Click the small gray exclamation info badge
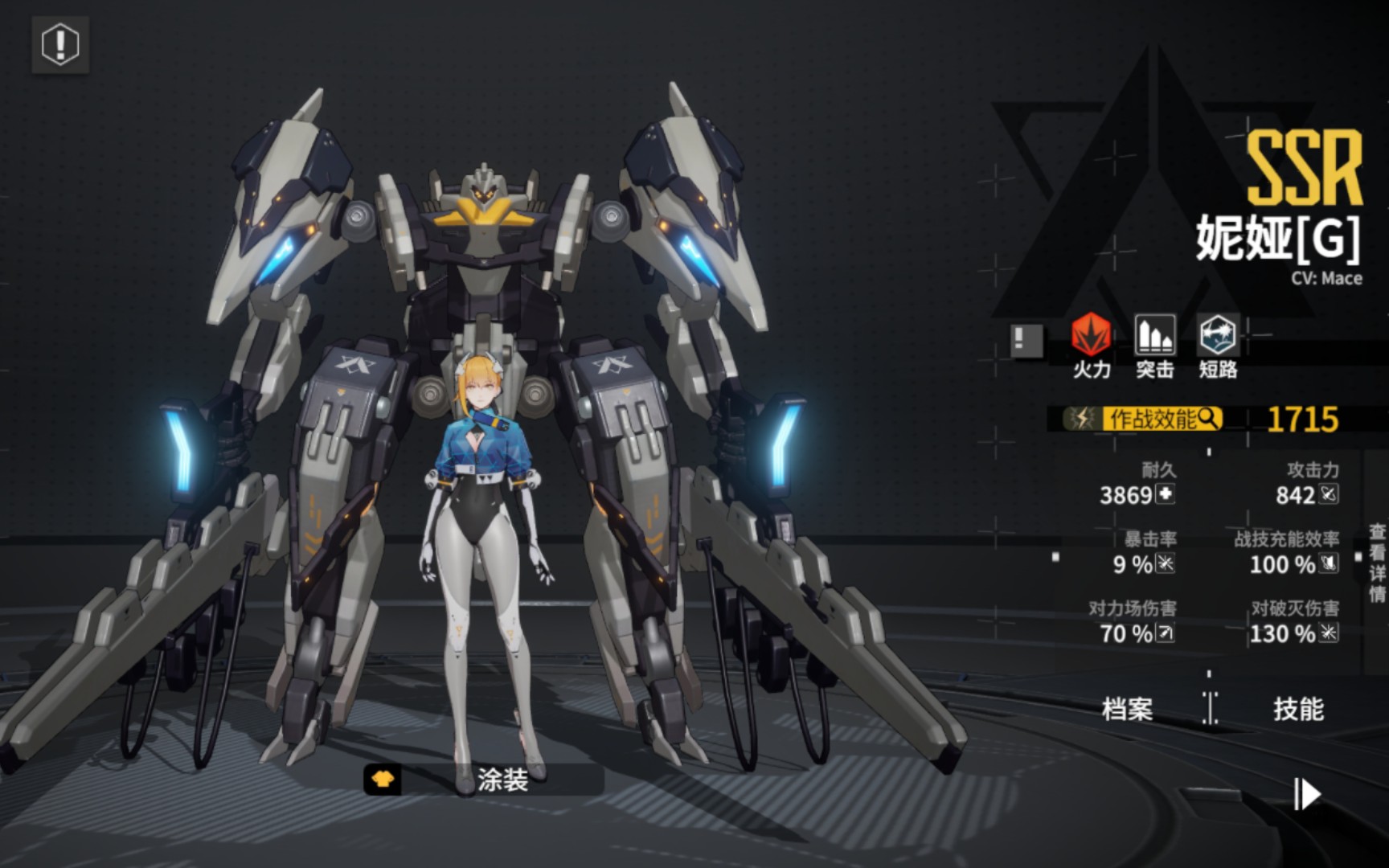 1026,340
